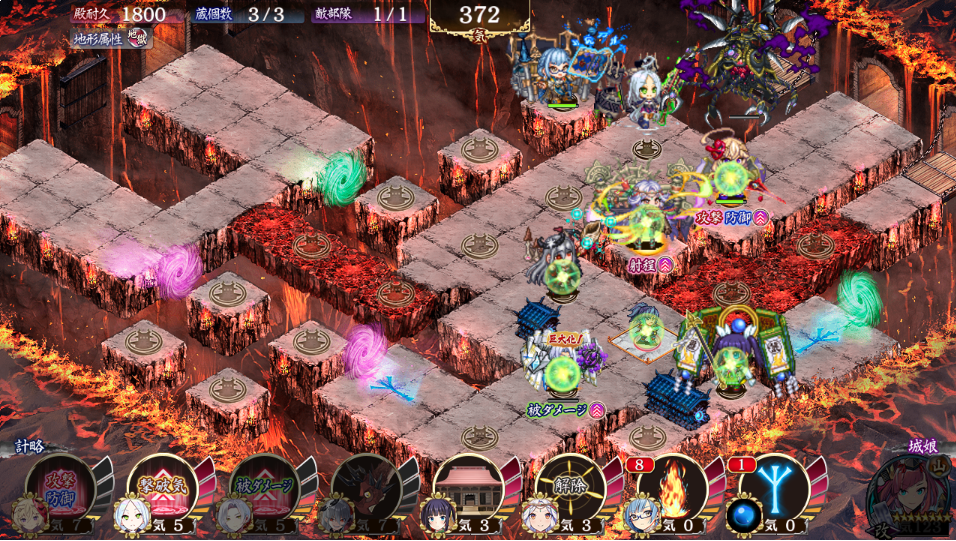Screen dimensions: 956x541
Task: Activate the 攻撃防御 stratagem icon
Action: (x=59, y=487)
